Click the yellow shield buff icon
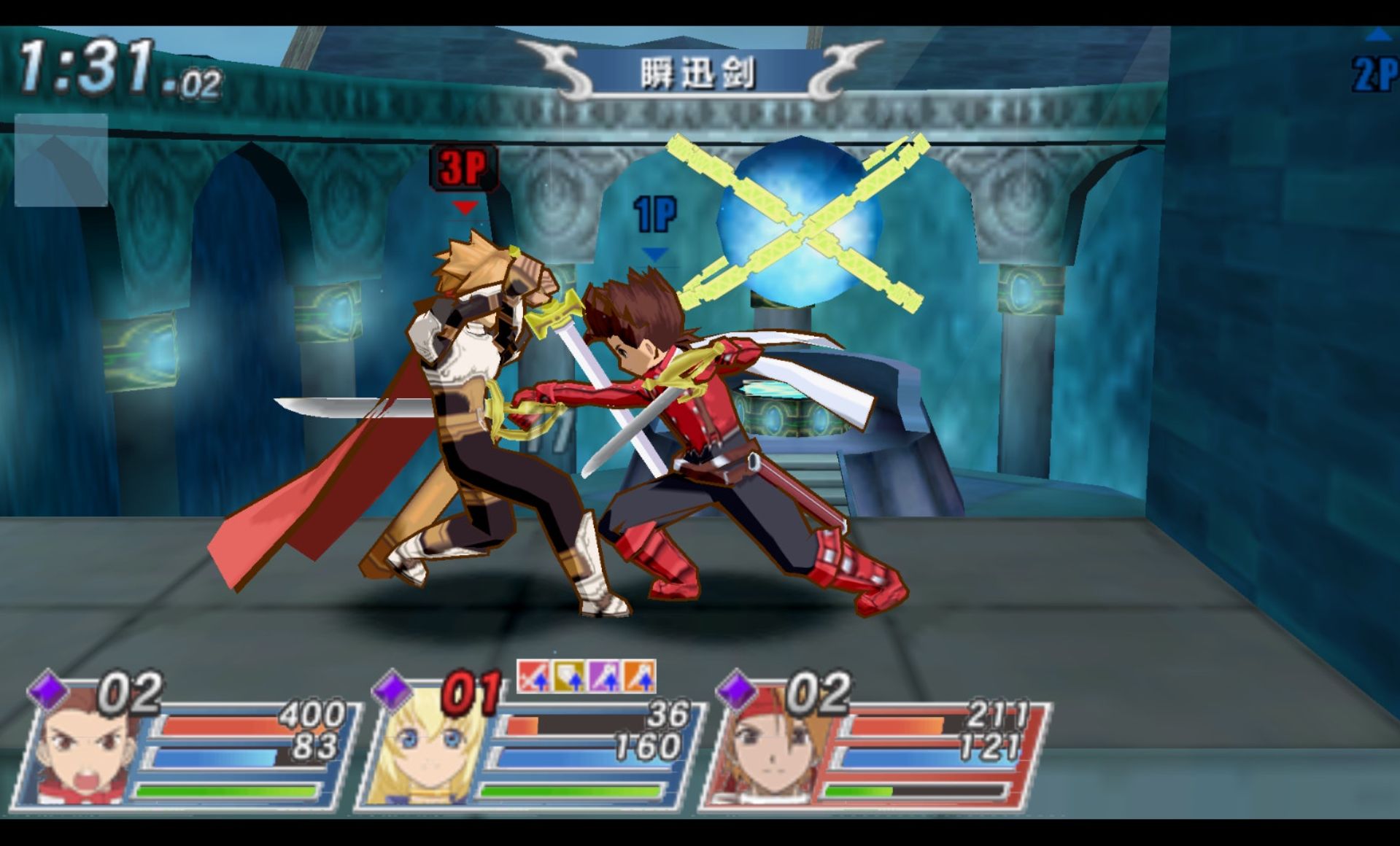 569,676
